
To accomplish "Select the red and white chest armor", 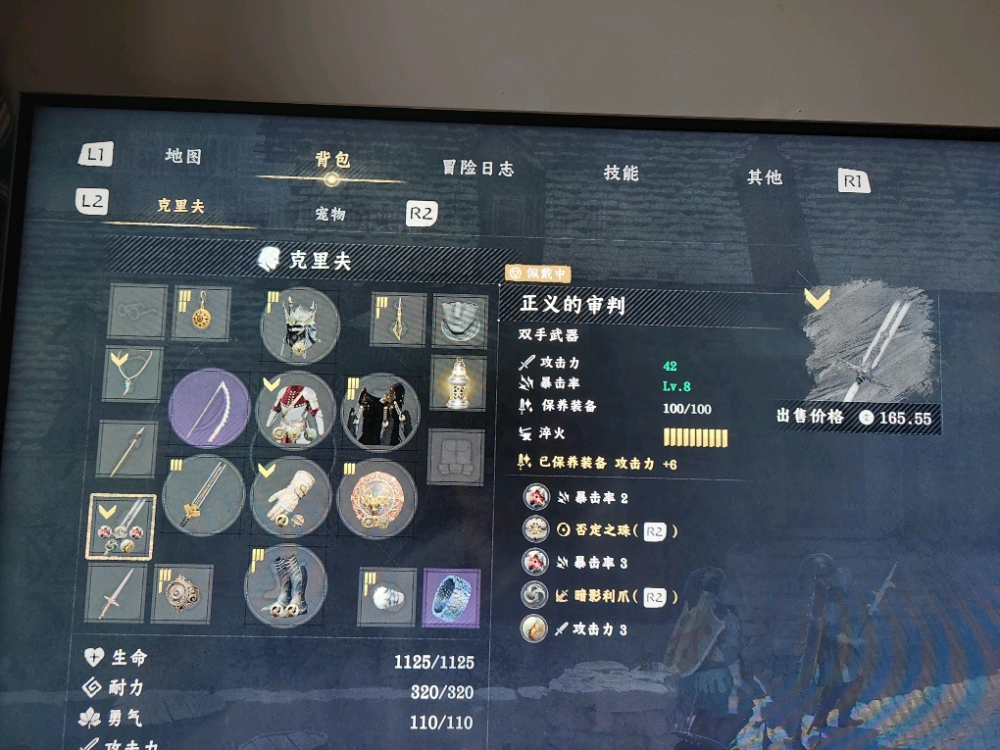I will [x=294, y=411].
